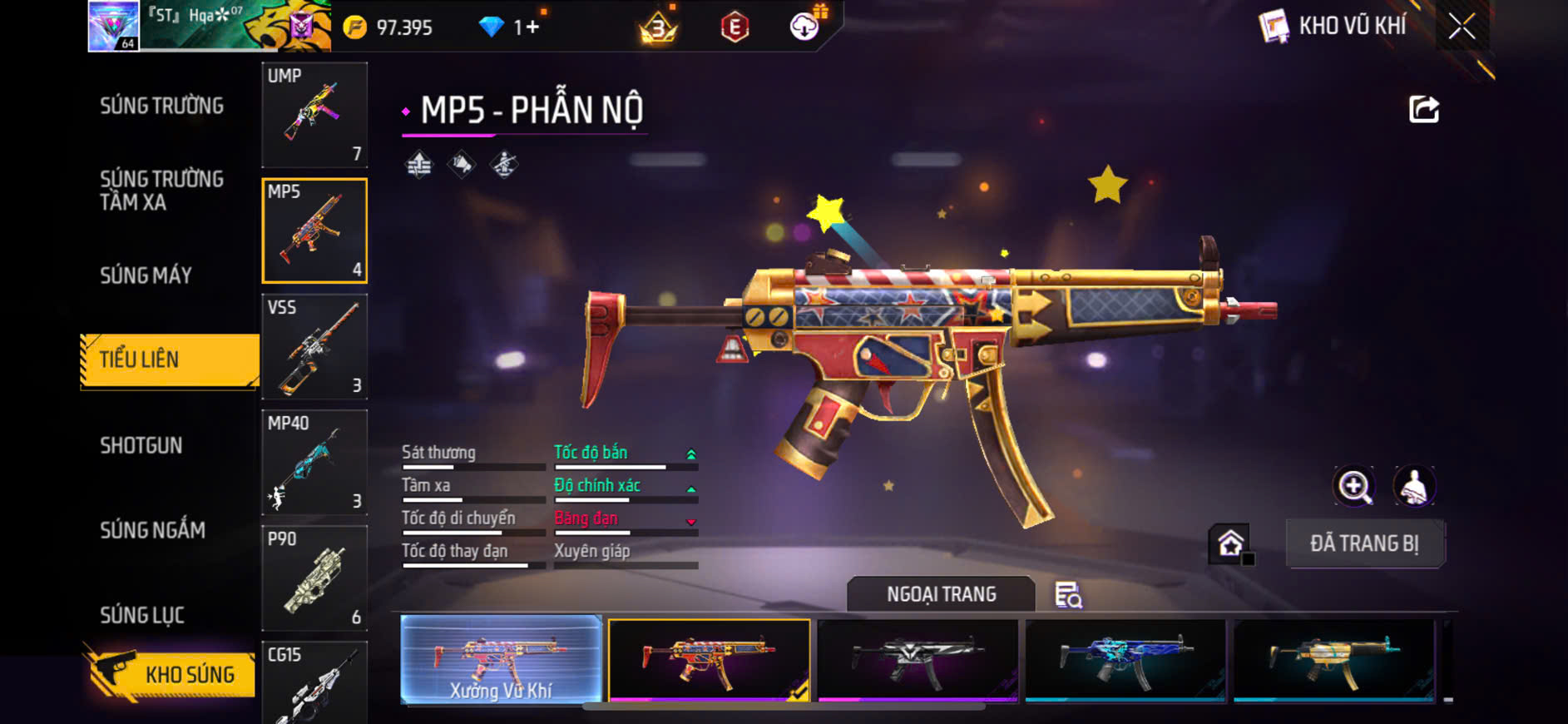Viewport: 1568px width, 724px height.
Task: Click the share icon
Action: pyautogui.click(x=1423, y=109)
